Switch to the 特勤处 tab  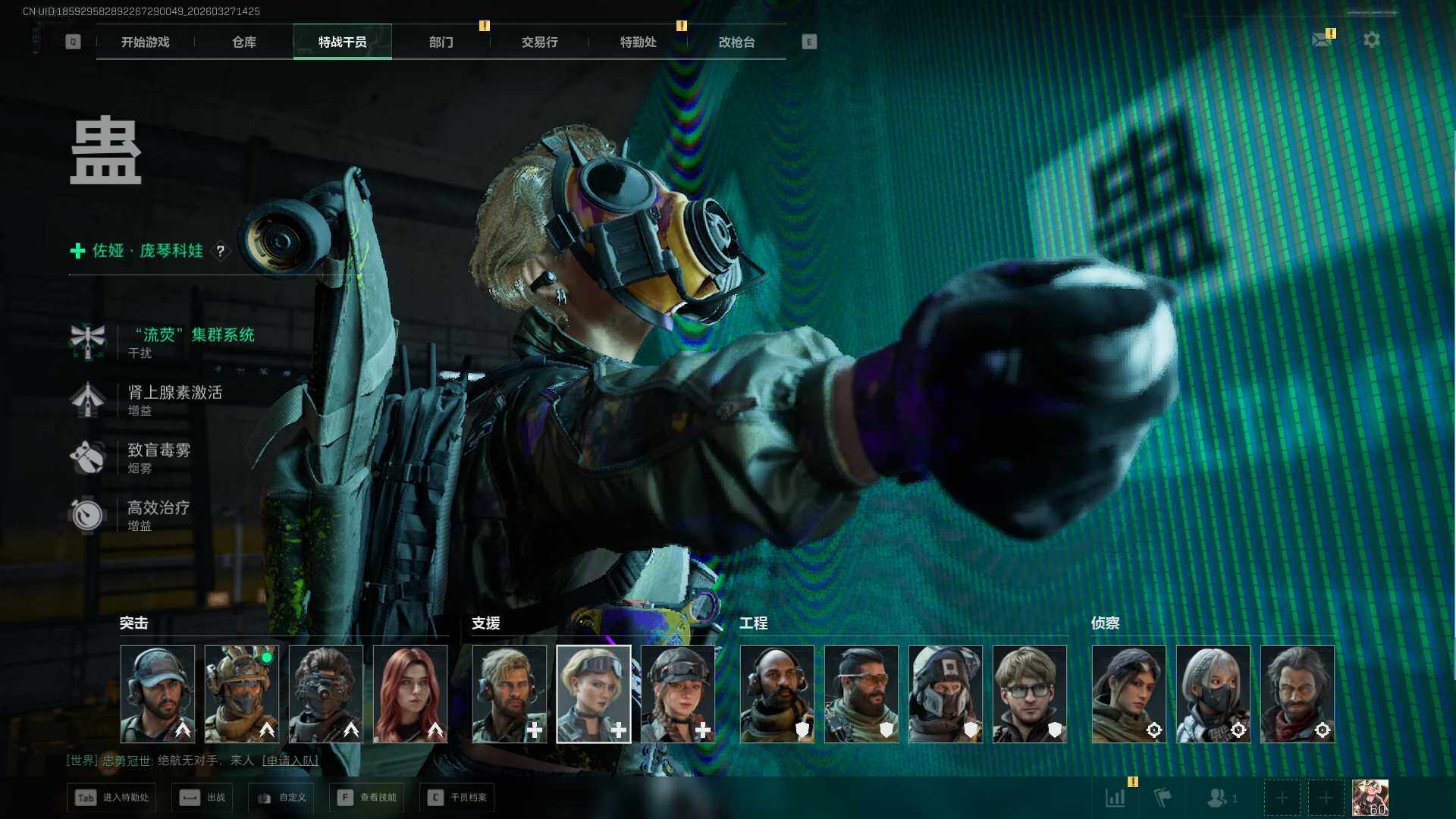[x=638, y=42]
